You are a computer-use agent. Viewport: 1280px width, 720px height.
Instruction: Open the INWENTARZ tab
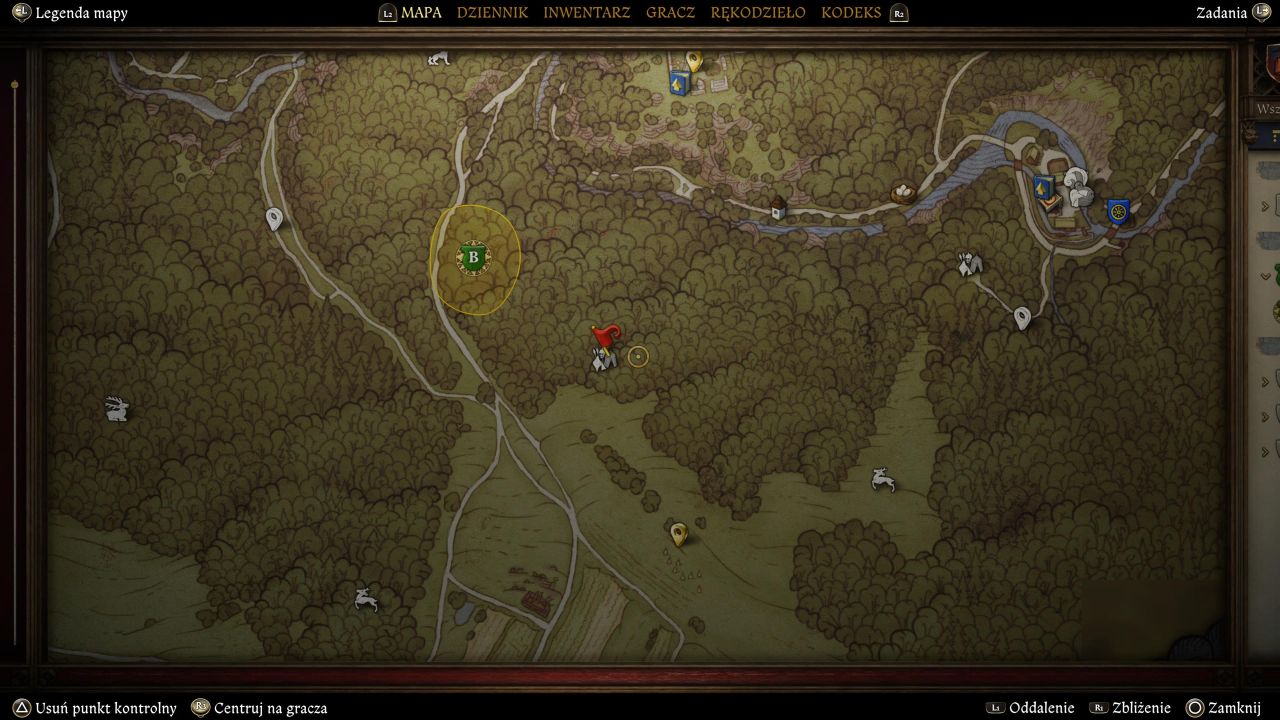coord(587,13)
